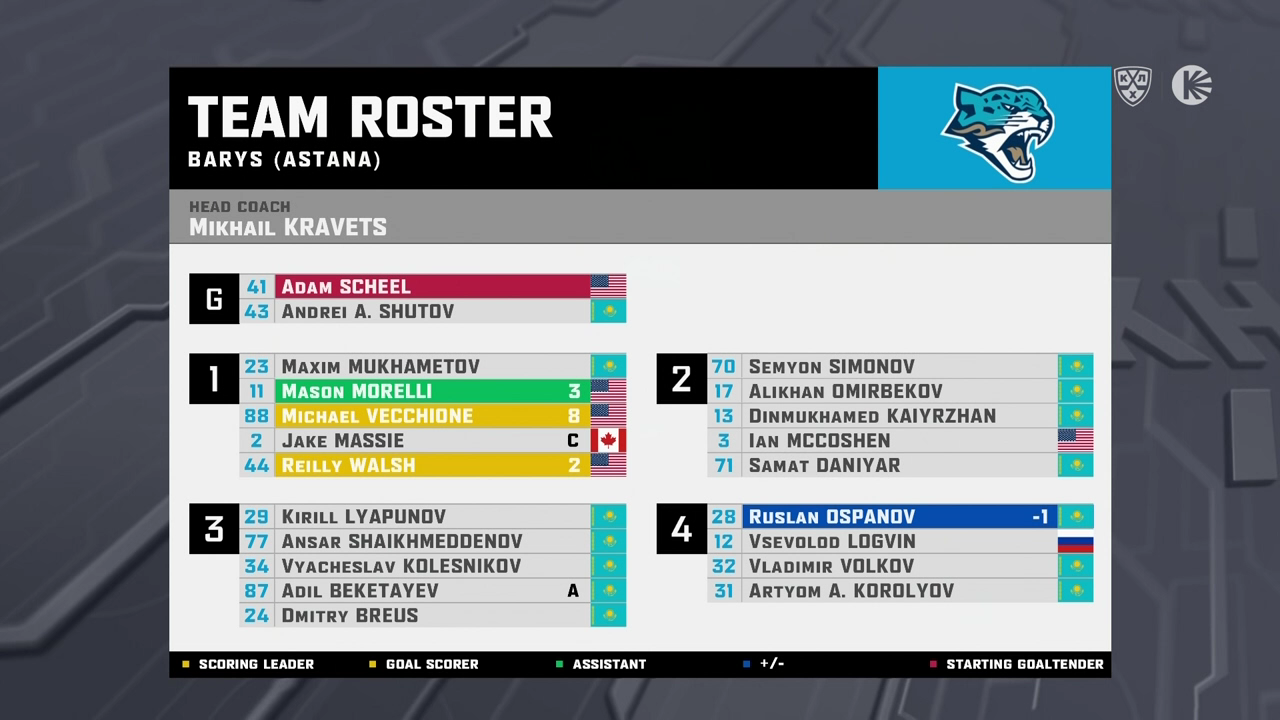Select starting goaltender Adam Scheel's row
1280x720 pixels.
(x=432, y=287)
